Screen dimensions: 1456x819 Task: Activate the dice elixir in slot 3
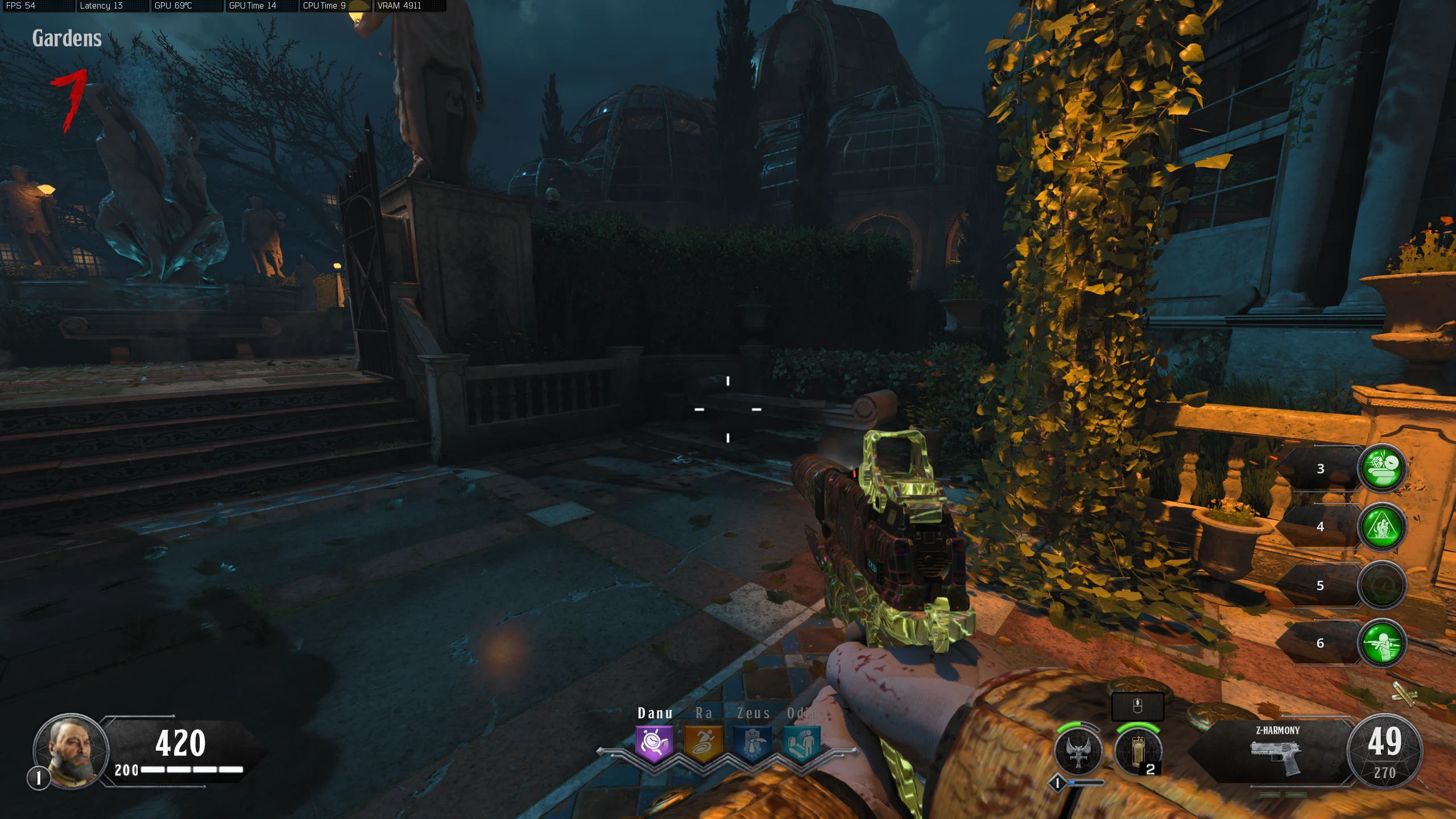1382,468
